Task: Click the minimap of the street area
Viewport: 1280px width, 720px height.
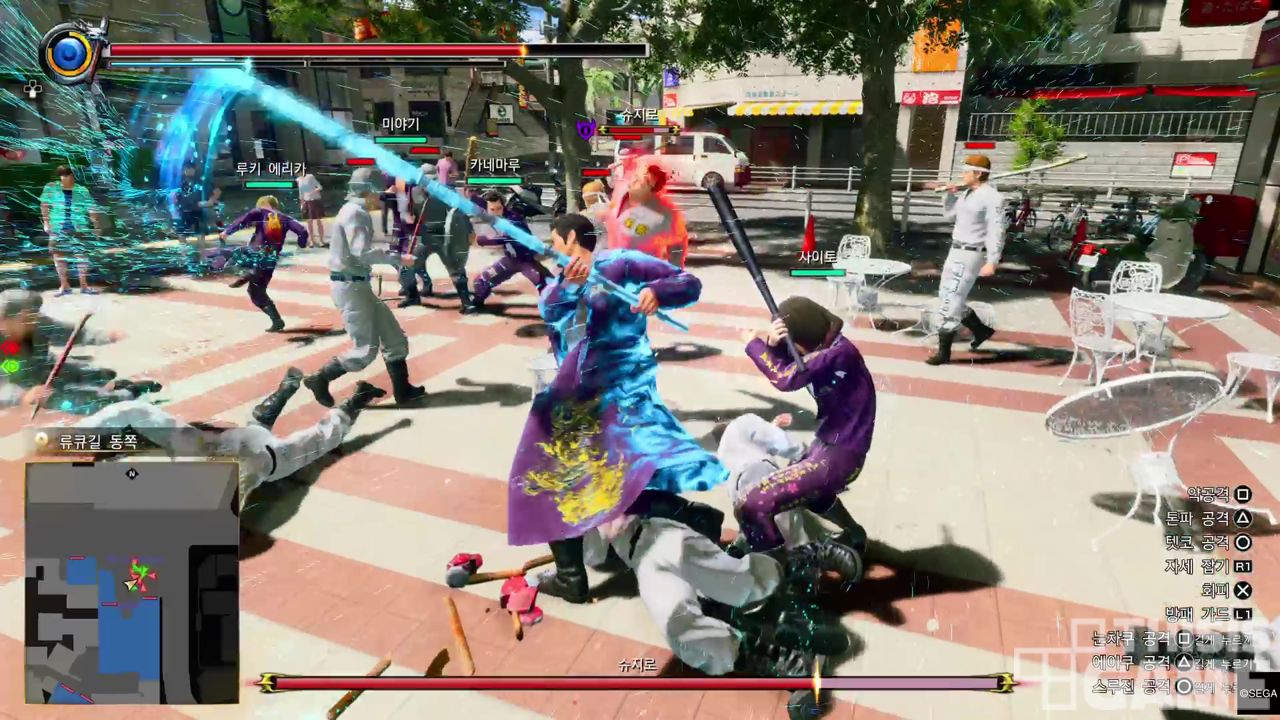Action: 131,582
